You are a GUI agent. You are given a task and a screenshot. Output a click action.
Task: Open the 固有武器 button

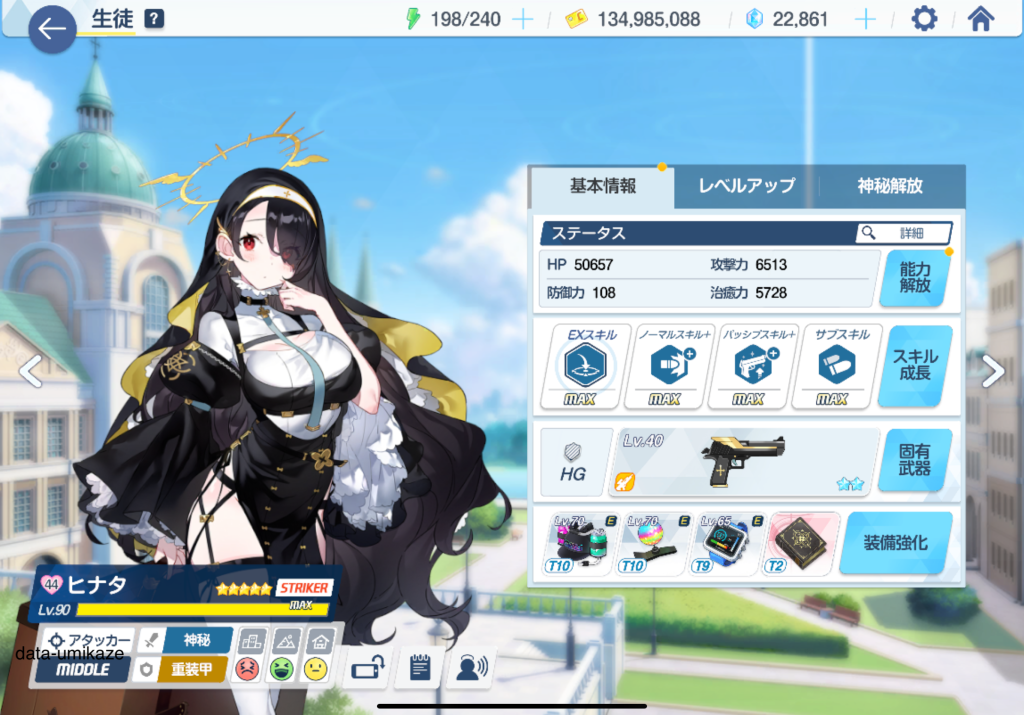[x=914, y=461]
